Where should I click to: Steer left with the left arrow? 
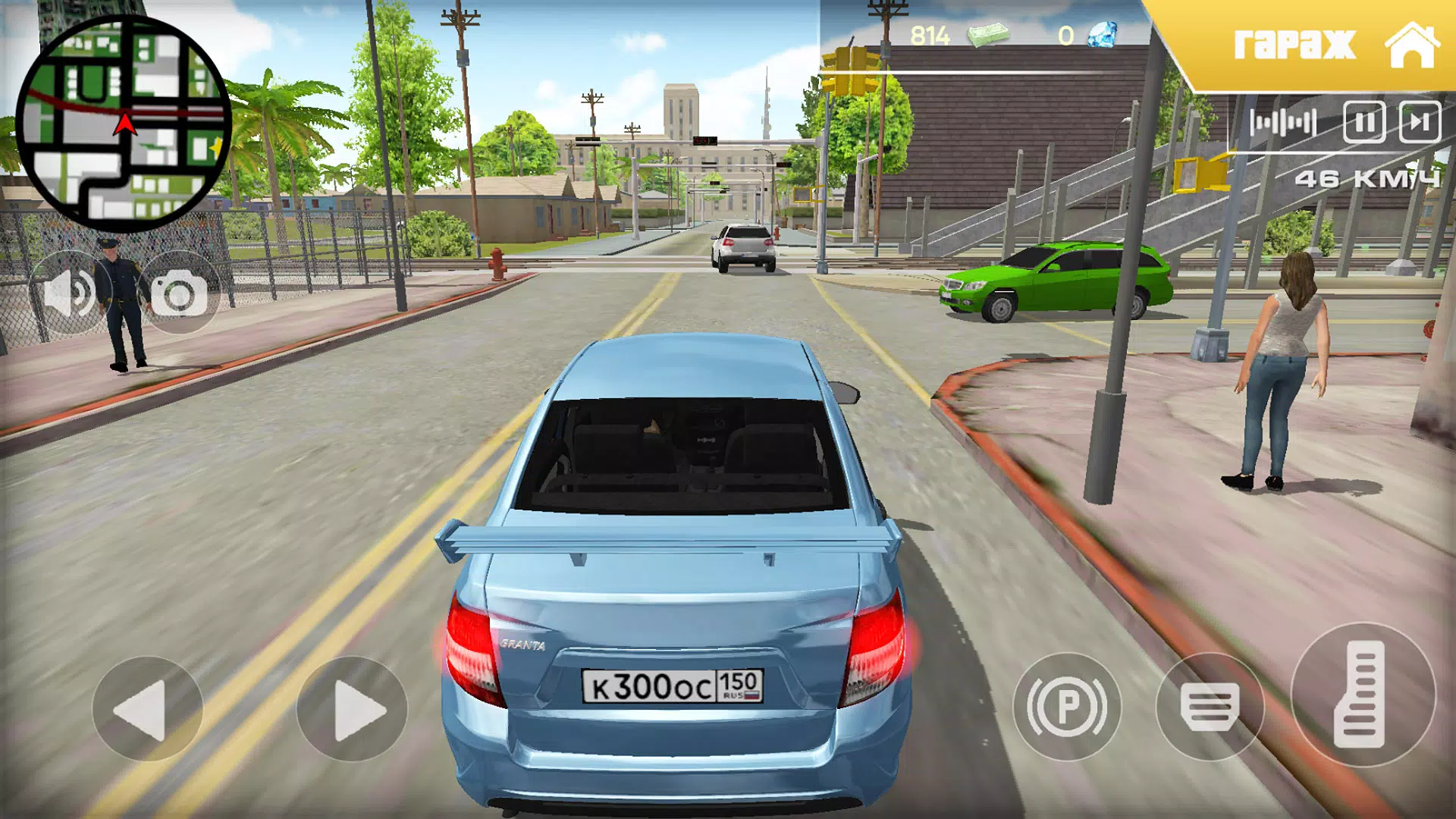point(147,709)
